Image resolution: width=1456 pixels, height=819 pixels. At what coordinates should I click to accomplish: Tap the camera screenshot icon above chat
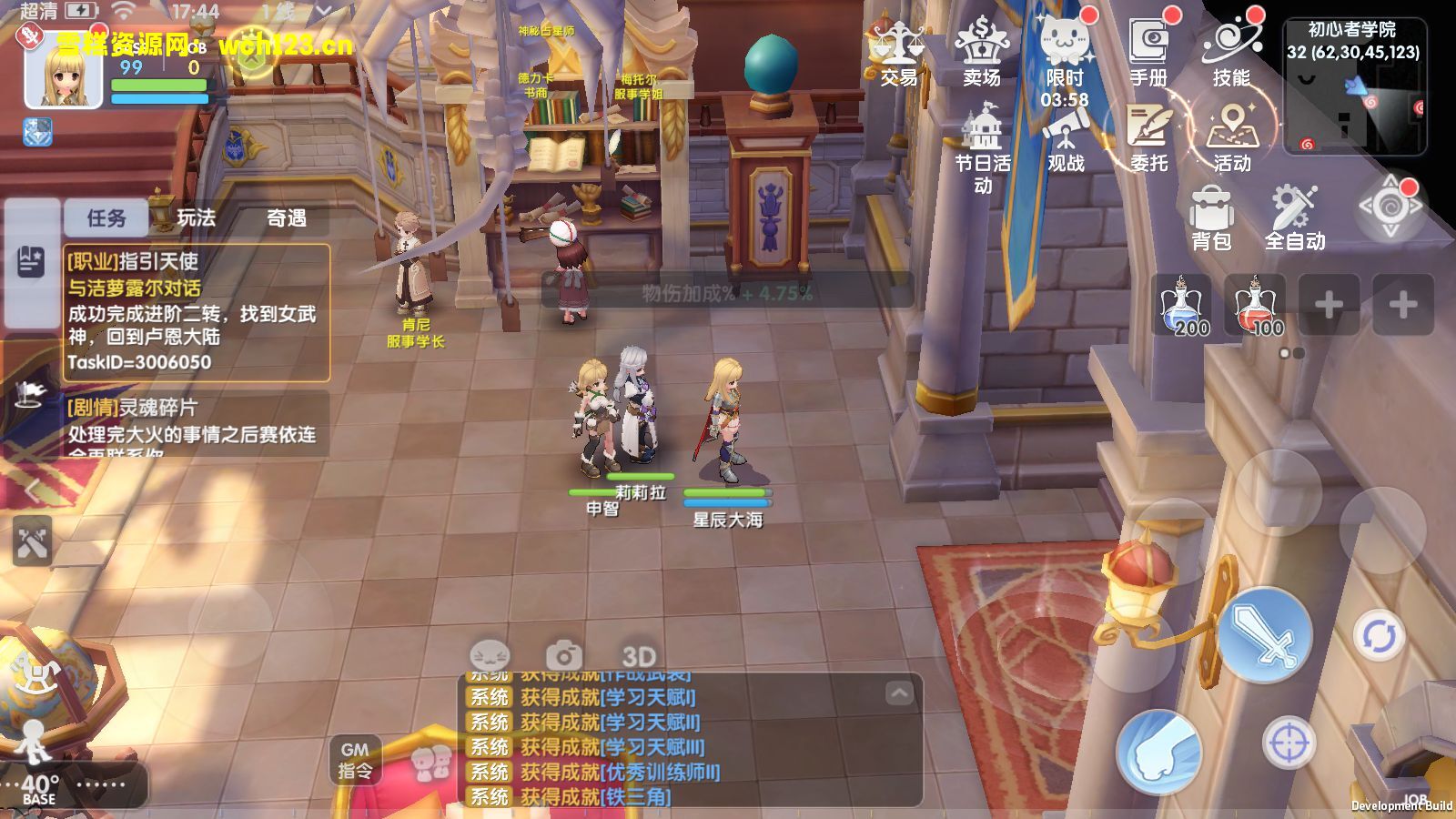(564, 652)
